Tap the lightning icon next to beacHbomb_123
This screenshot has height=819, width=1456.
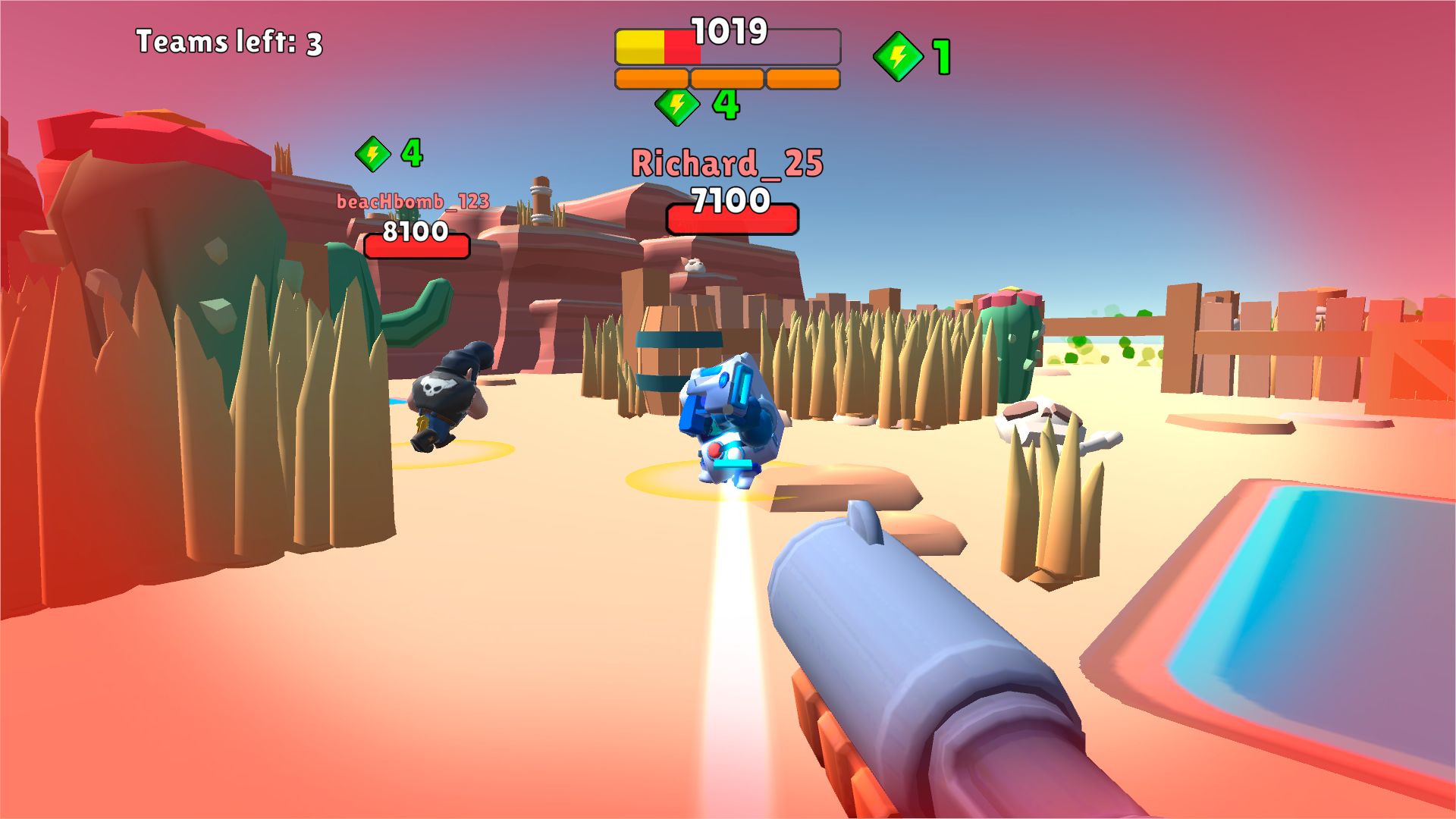point(372,154)
